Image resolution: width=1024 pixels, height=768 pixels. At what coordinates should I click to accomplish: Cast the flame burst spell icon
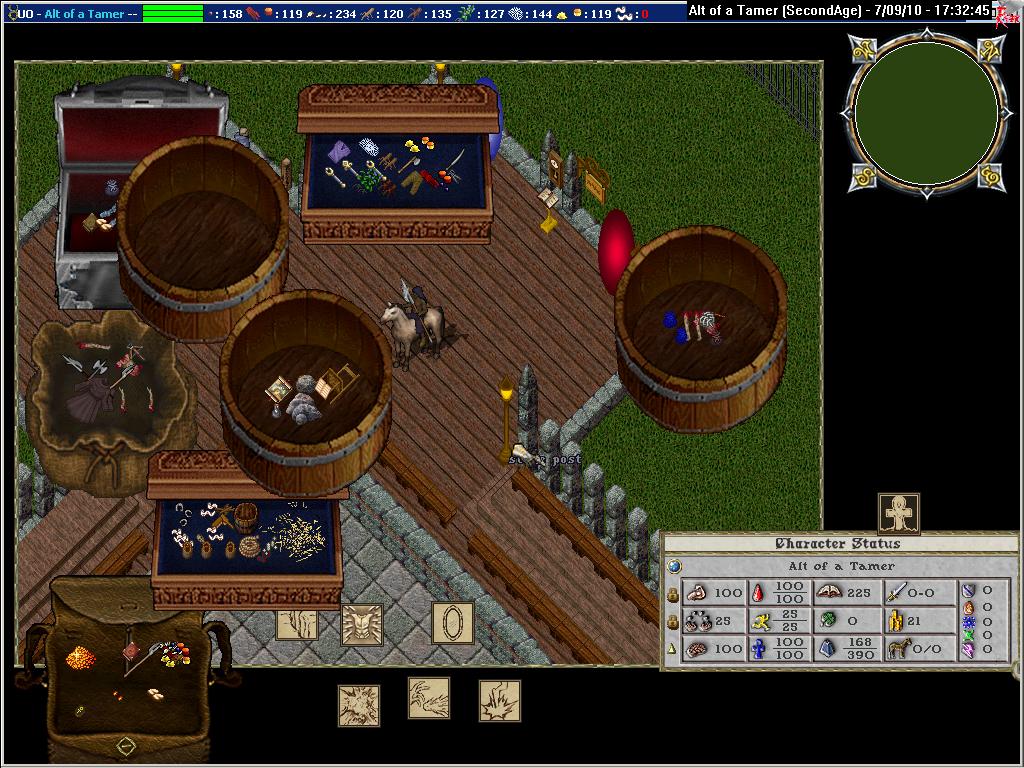click(499, 701)
